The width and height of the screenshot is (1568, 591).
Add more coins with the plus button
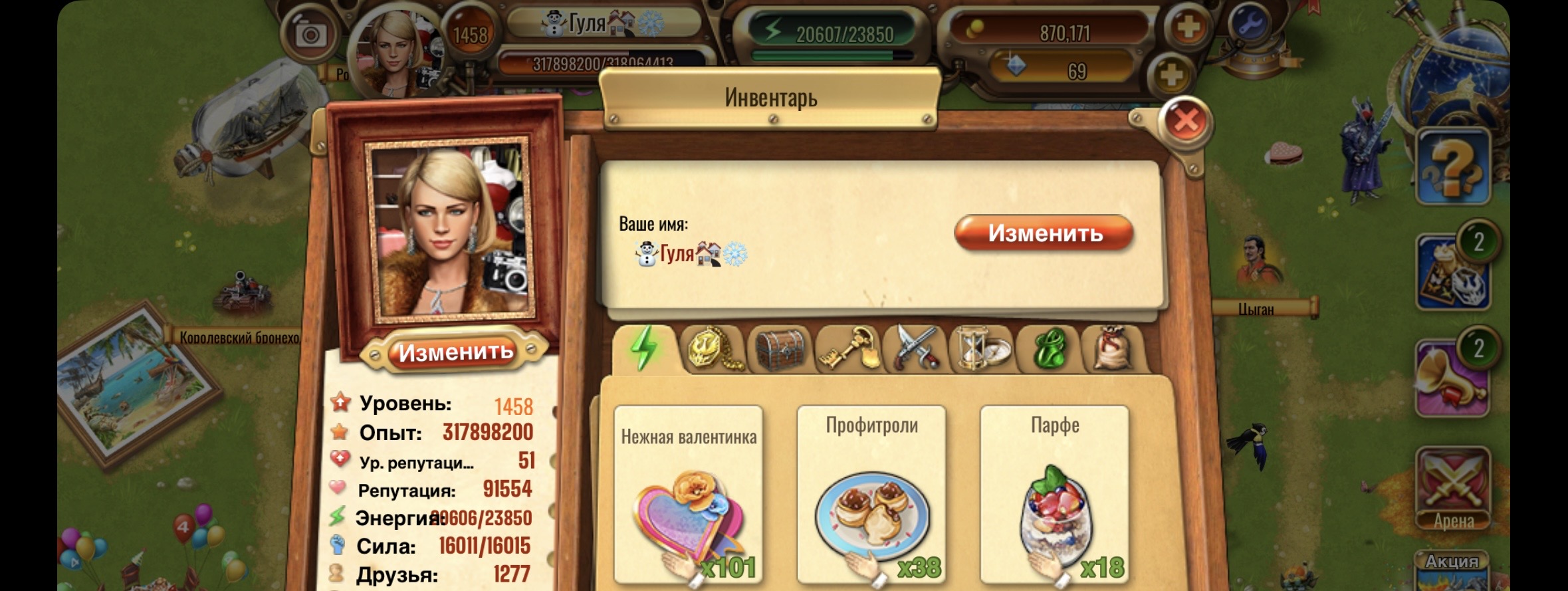1188,29
